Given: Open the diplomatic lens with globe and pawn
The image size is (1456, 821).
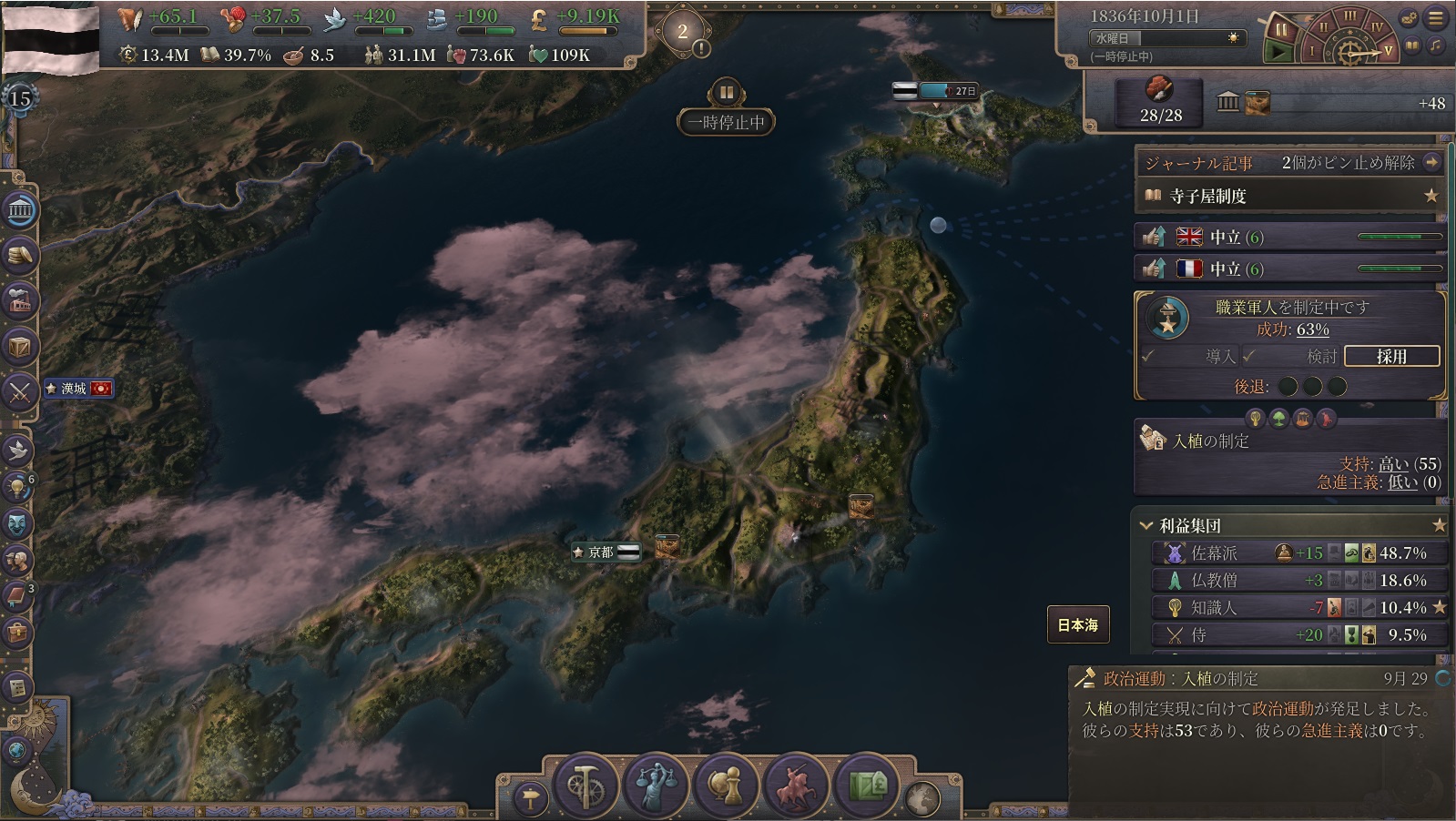Looking at the screenshot, I should [x=726, y=785].
